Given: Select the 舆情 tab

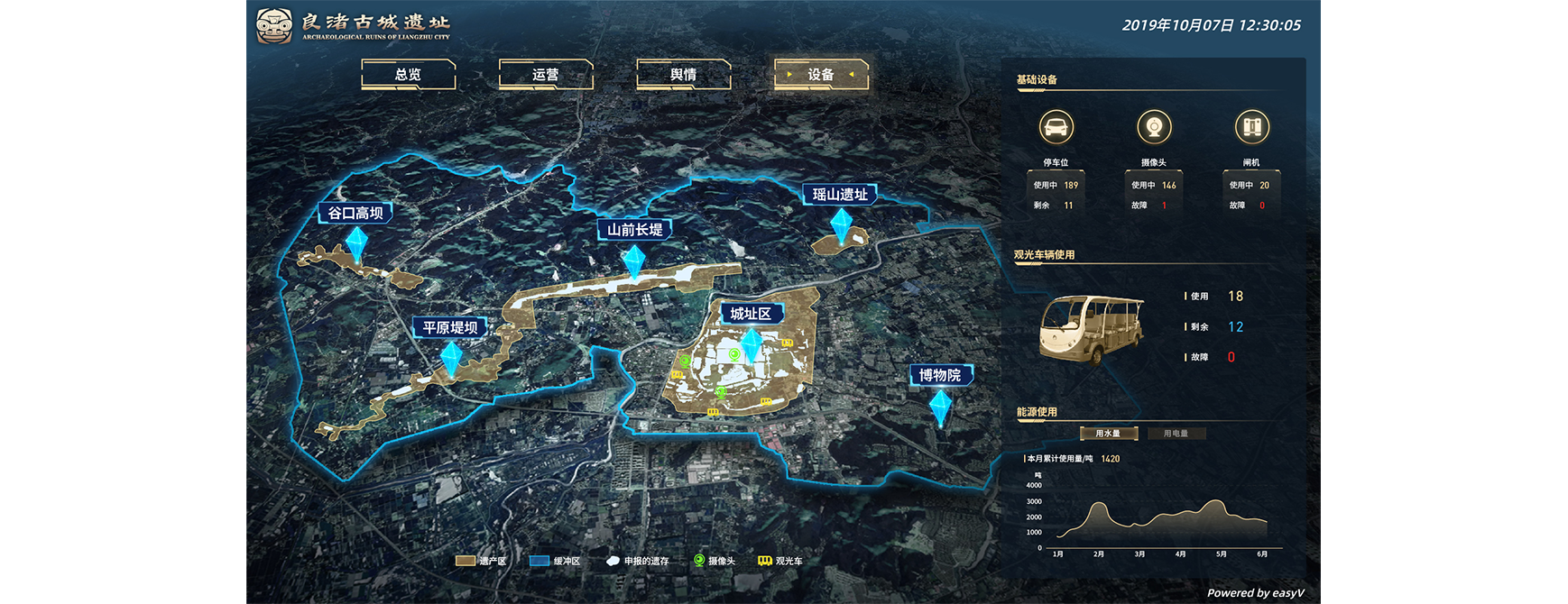Looking at the screenshot, I should click(x=683, y=75).
